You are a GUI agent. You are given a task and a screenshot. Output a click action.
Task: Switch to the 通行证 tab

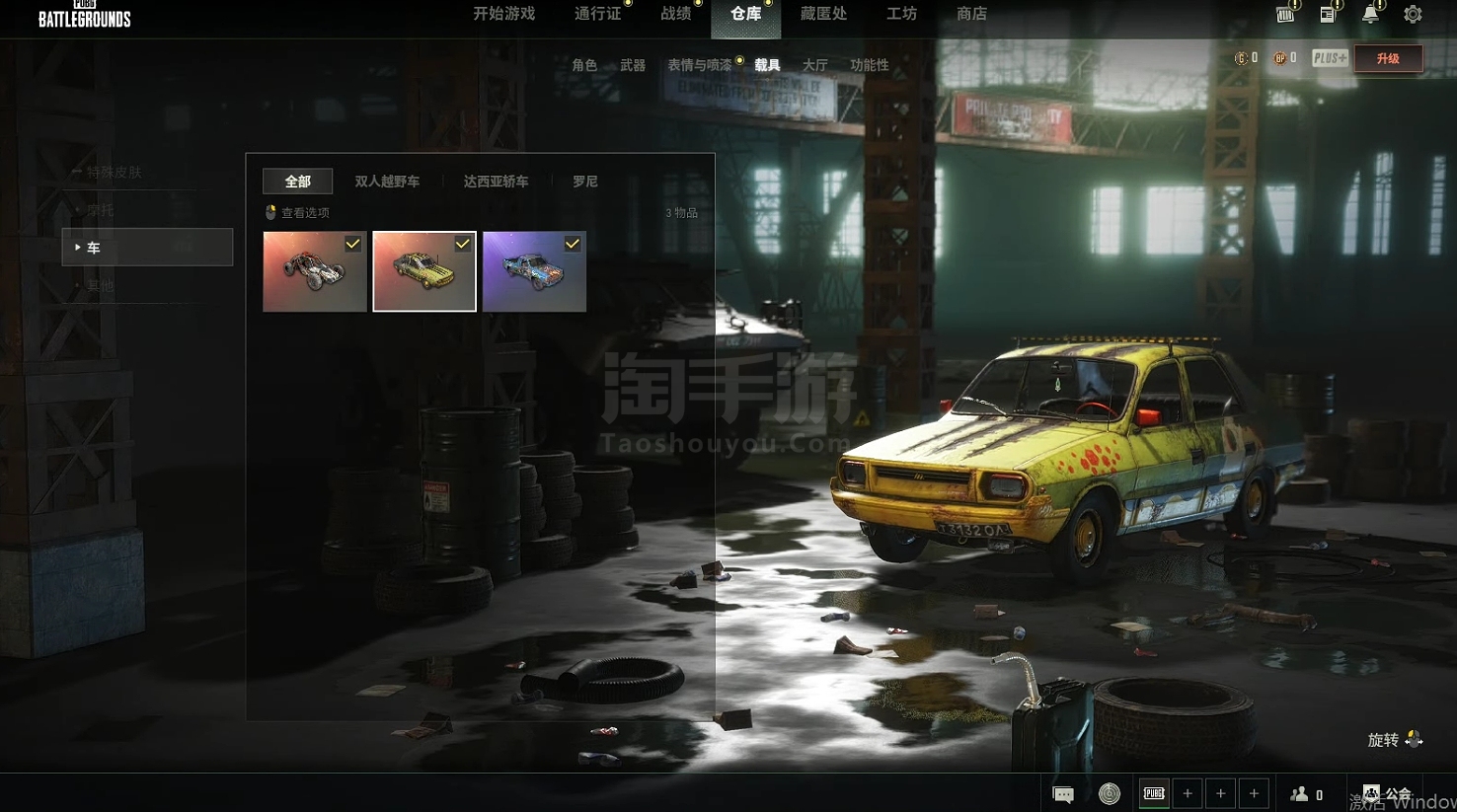597,14
